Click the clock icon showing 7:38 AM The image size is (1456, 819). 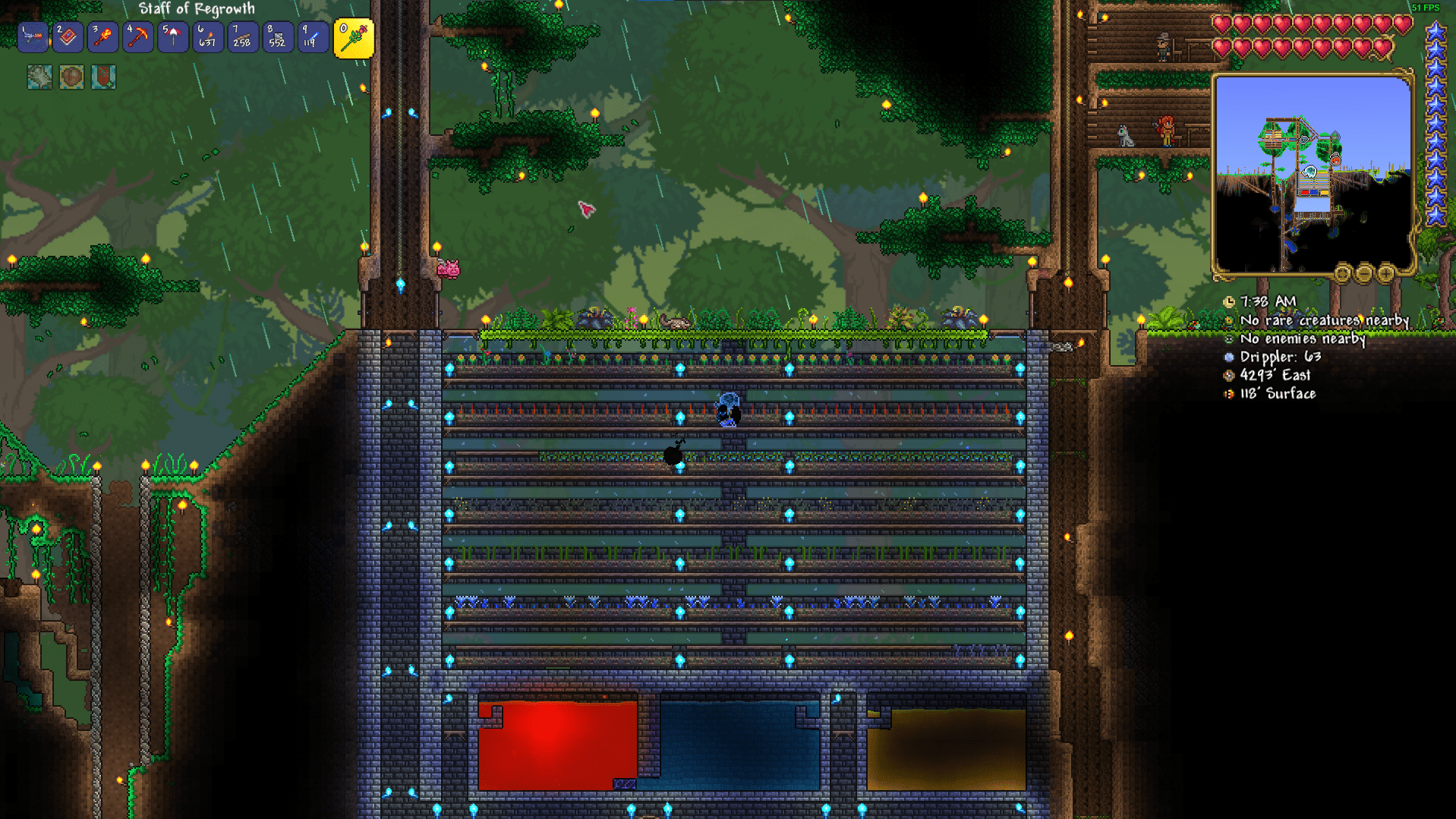1229,301
